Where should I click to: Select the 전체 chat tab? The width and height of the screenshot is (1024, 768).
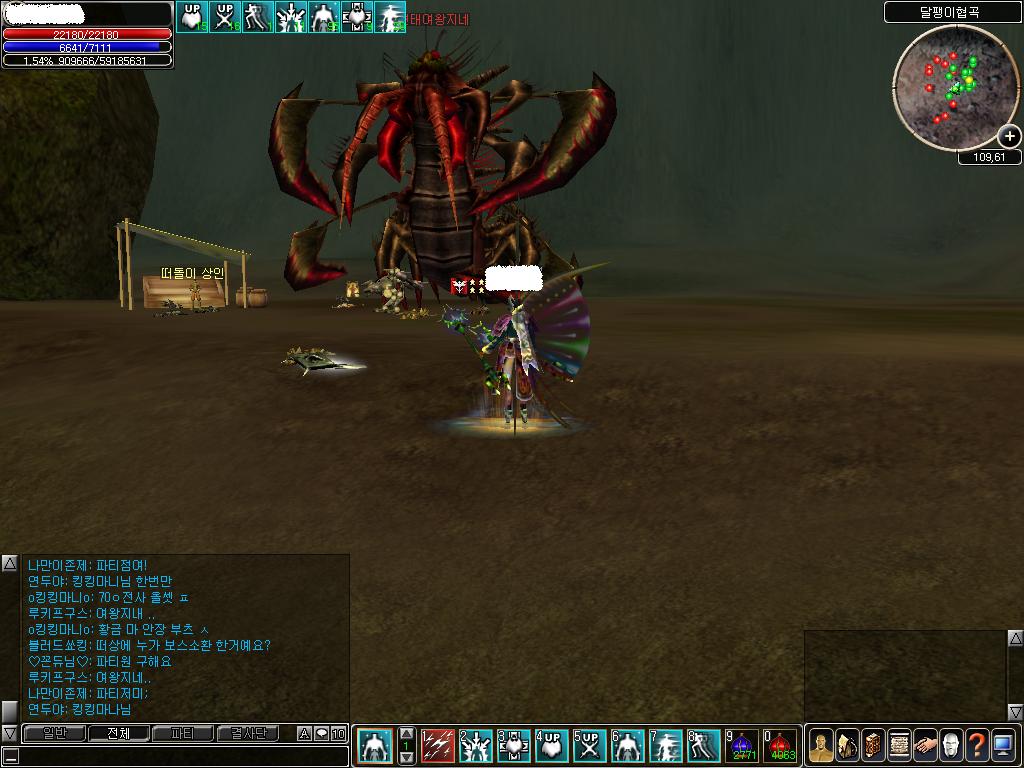tap(118, 733)
